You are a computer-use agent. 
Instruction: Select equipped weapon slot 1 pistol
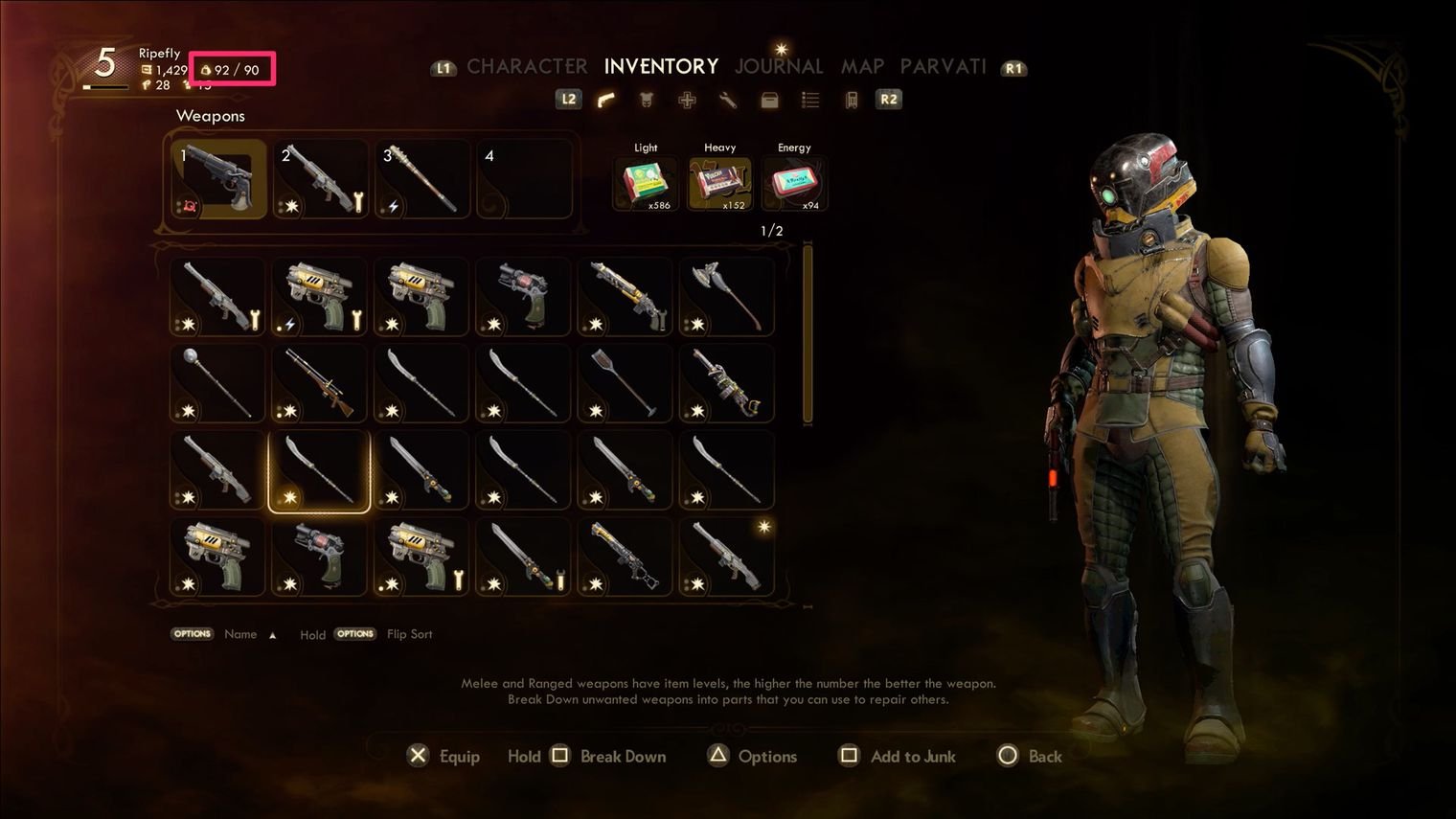pos(218,179)
